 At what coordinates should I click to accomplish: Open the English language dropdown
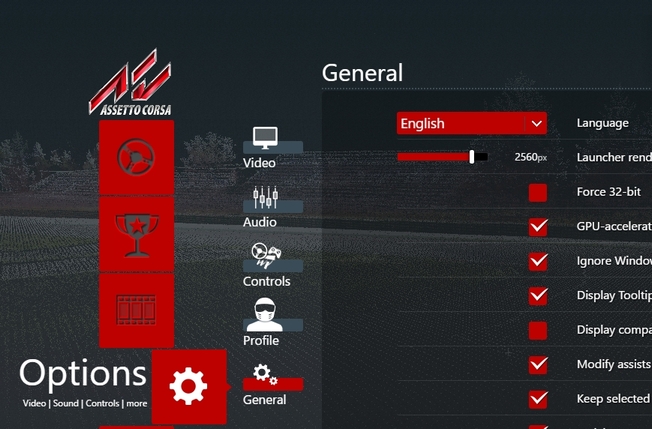pyautogui.click(x=472, y=123)
